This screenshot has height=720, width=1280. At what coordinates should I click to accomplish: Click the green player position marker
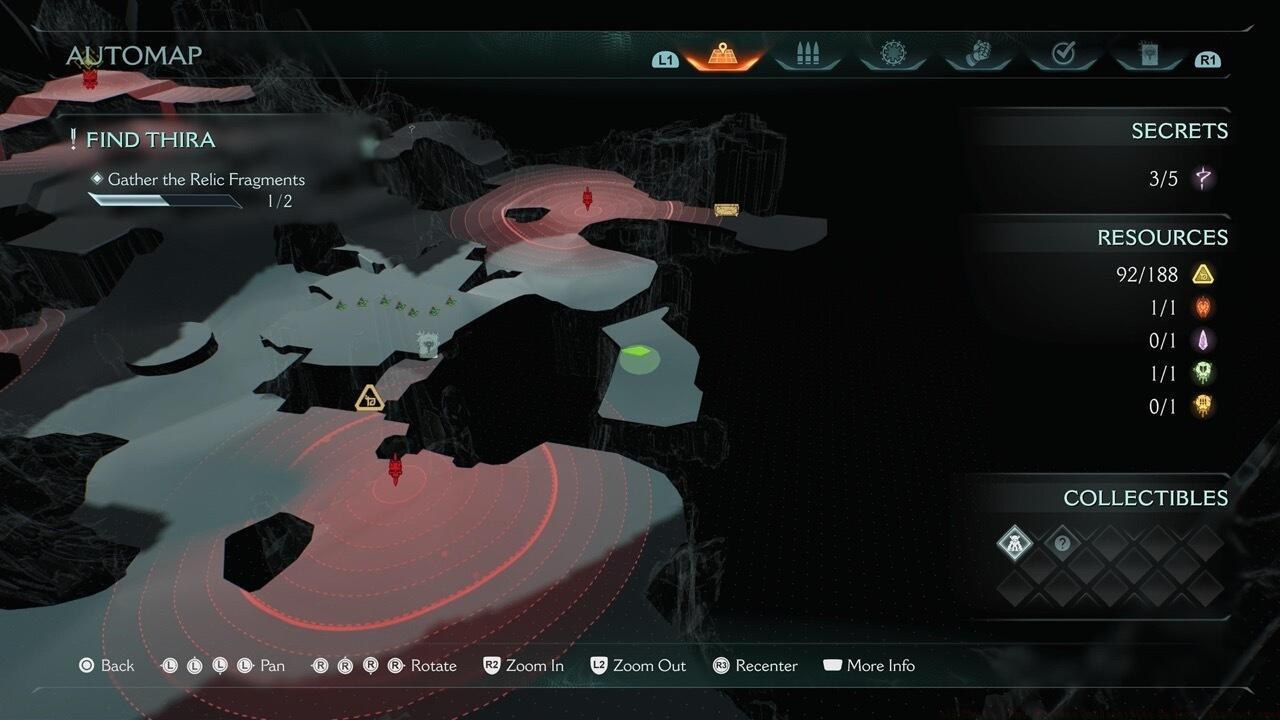click(637, 353)
